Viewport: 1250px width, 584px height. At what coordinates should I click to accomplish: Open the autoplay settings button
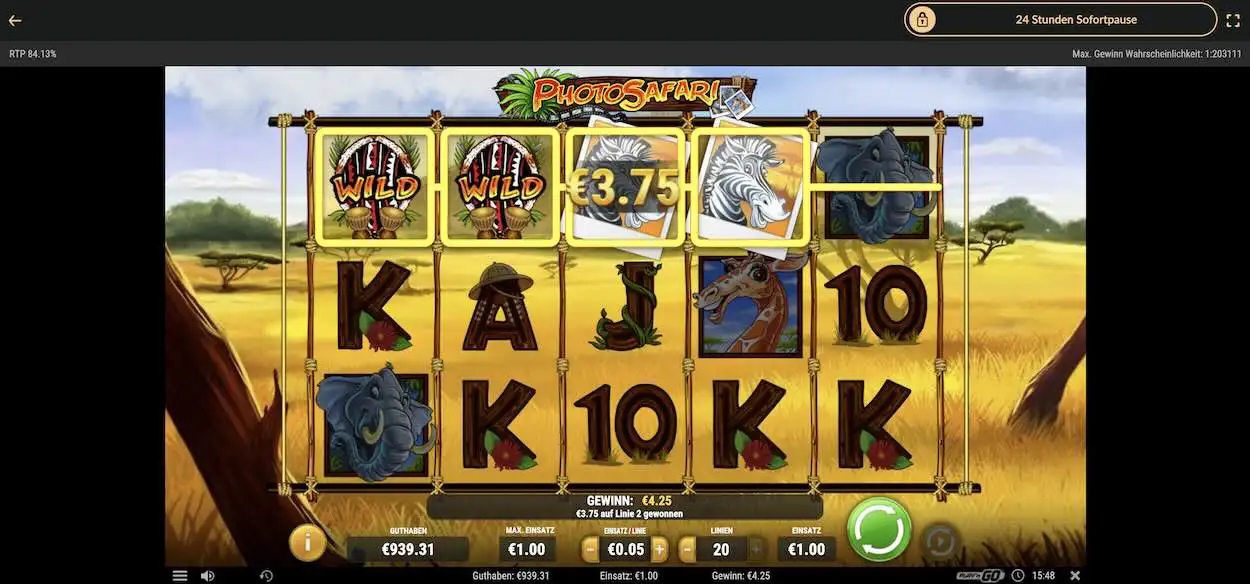(937, 543)
